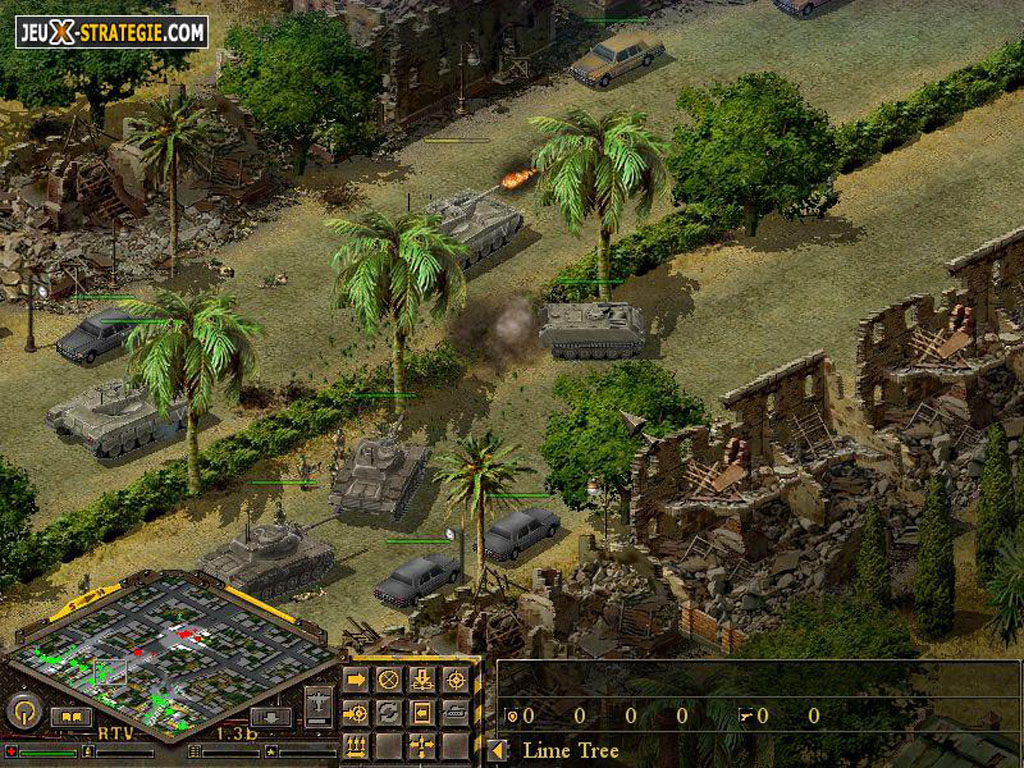This screenshot has width=1024, height=768.
Task: Click the circular arrows rotate command
Action: point(388,713)
